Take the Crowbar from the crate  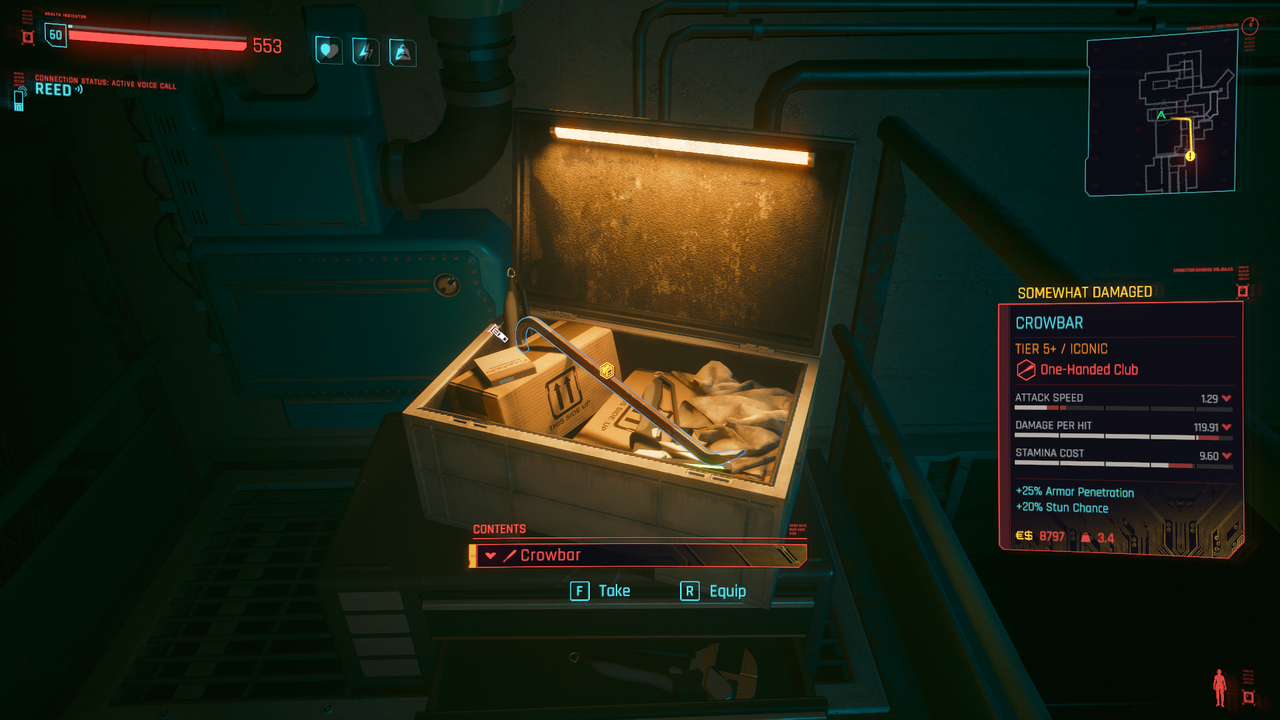(600, 591)
